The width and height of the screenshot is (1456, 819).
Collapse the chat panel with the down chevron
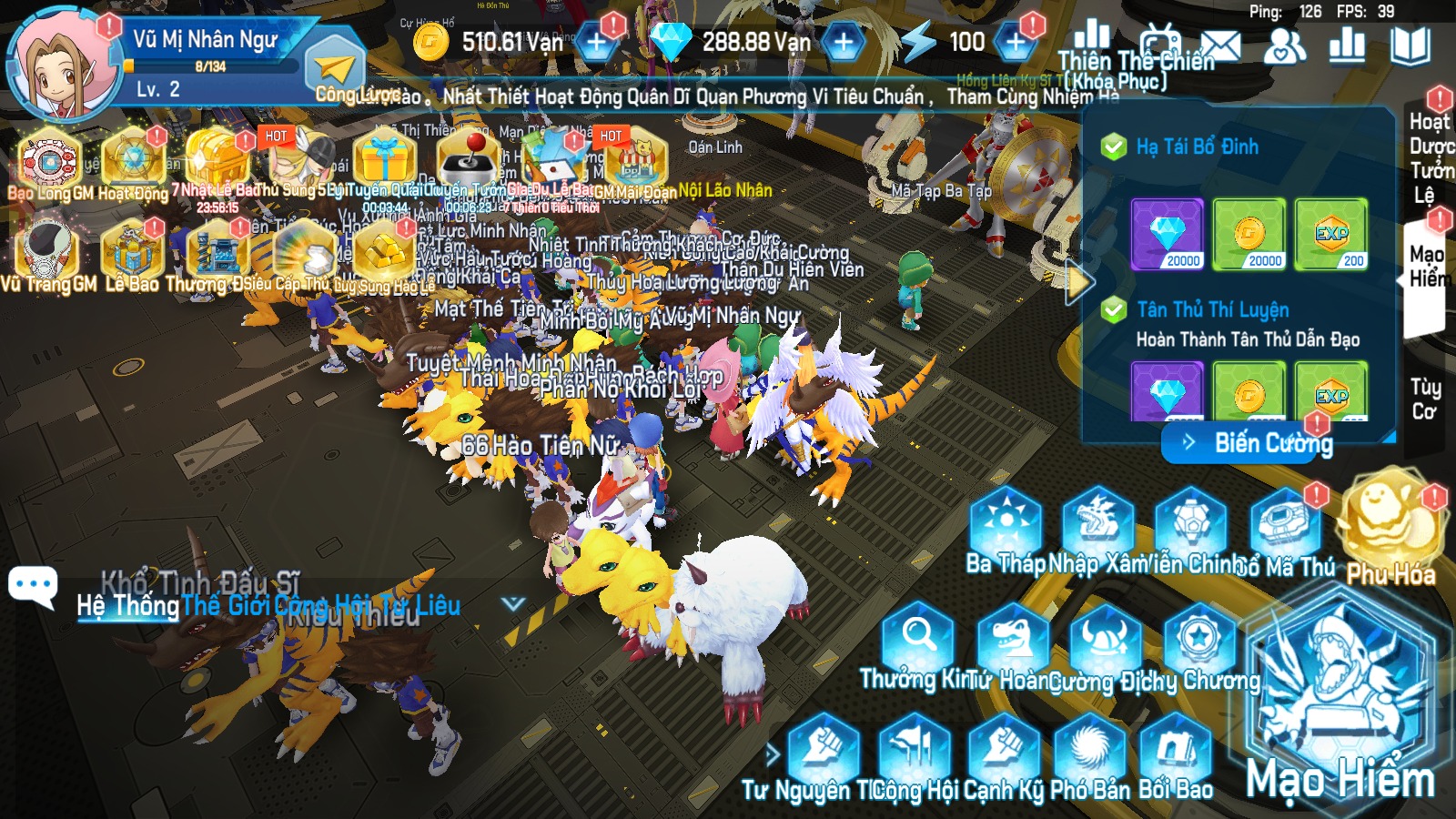click(513, 602)
